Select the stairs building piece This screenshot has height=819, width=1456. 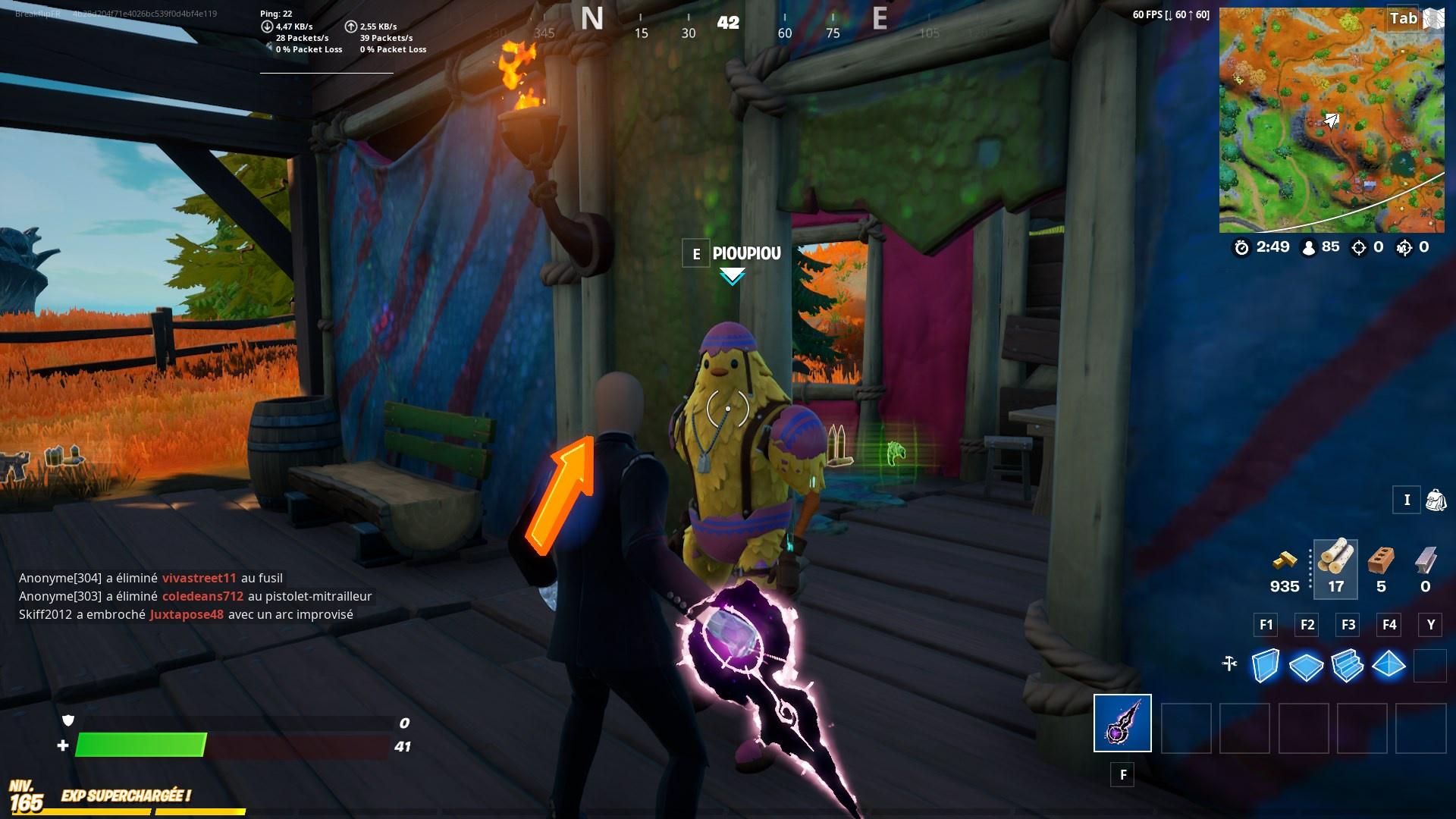tap(1348, 664)
